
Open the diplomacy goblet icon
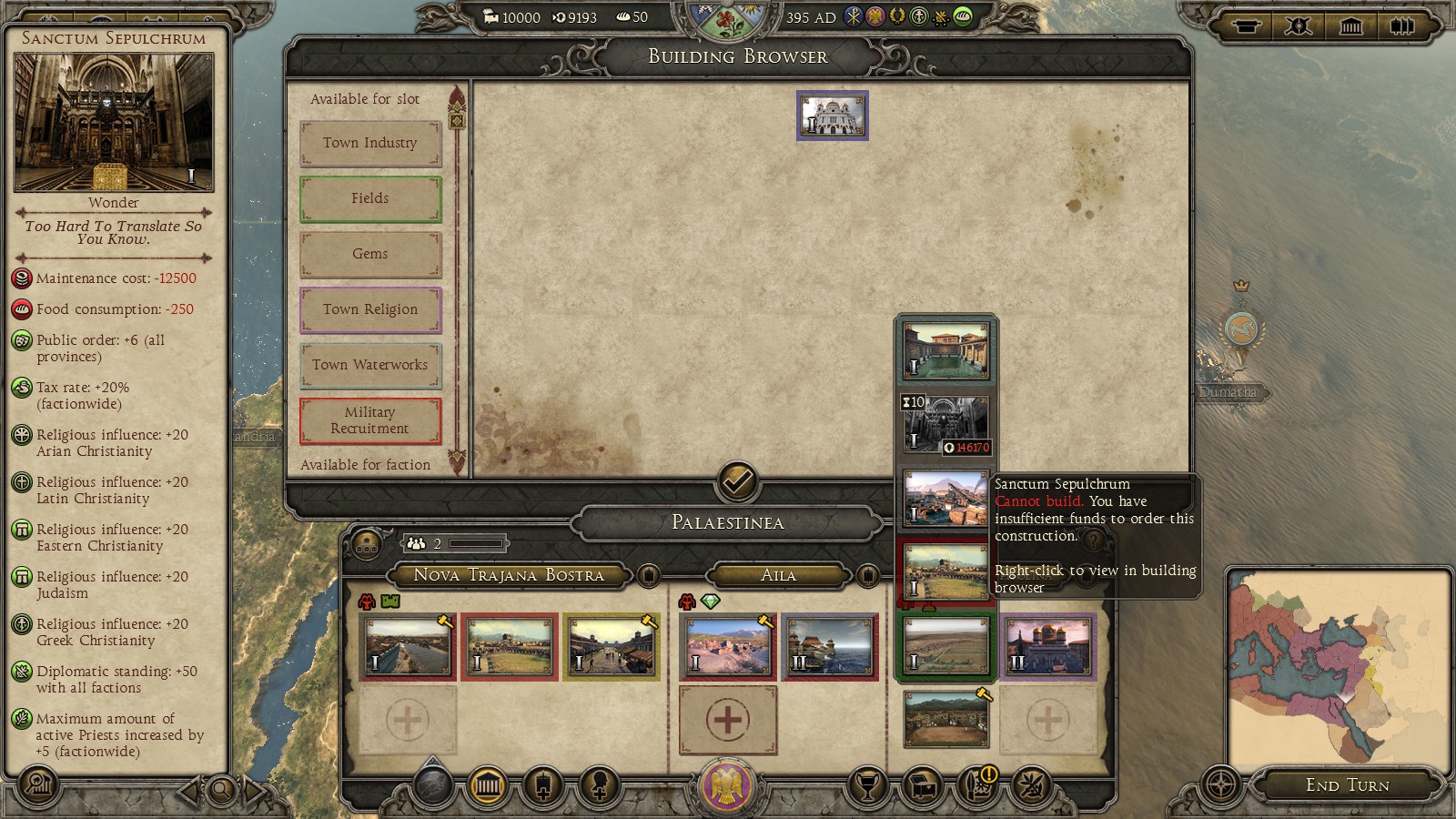pos(867,785)
